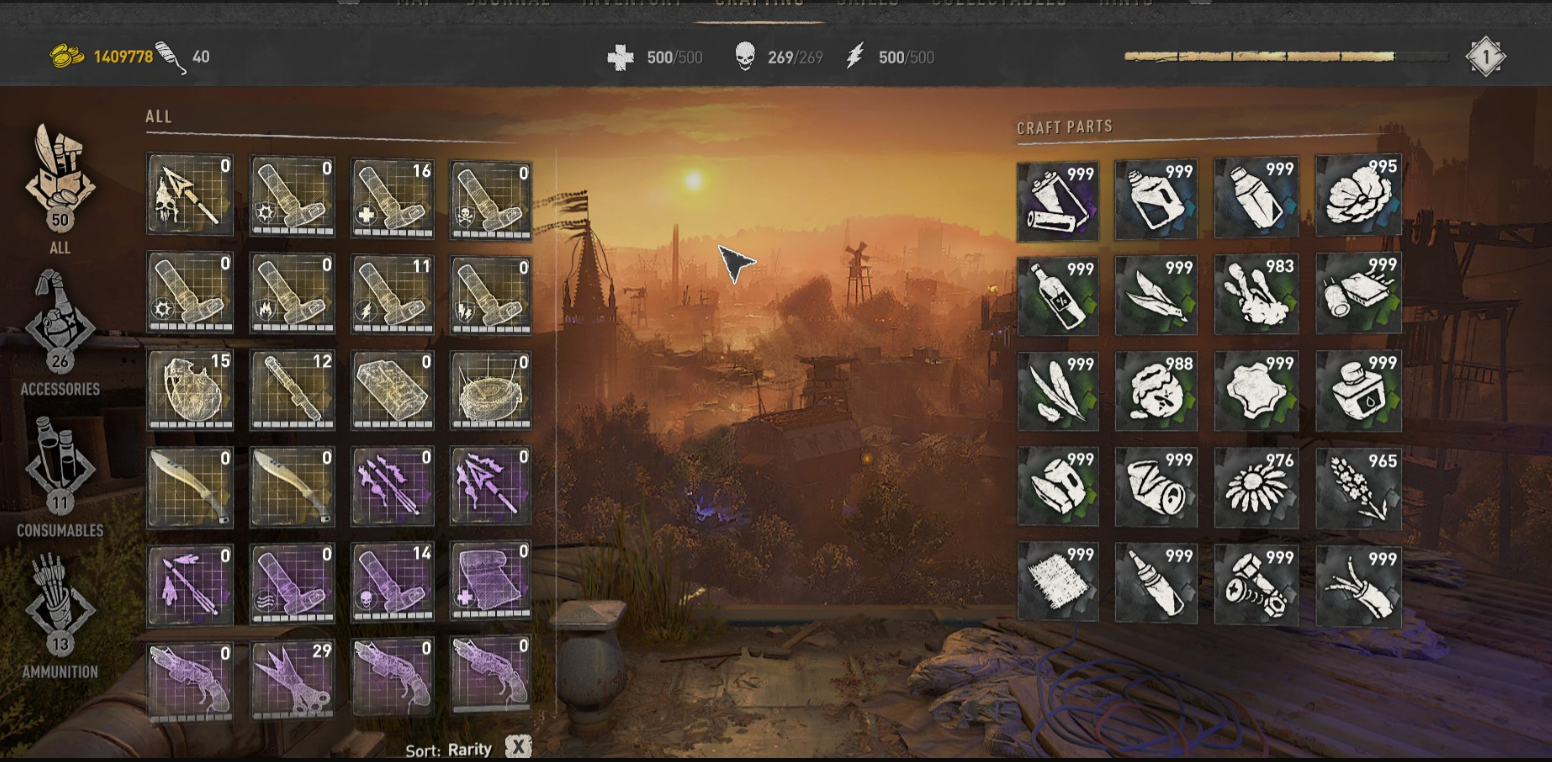1552x762 pixels.
Task: Choose the craft part showing 995
Action: click(1358, 197)
